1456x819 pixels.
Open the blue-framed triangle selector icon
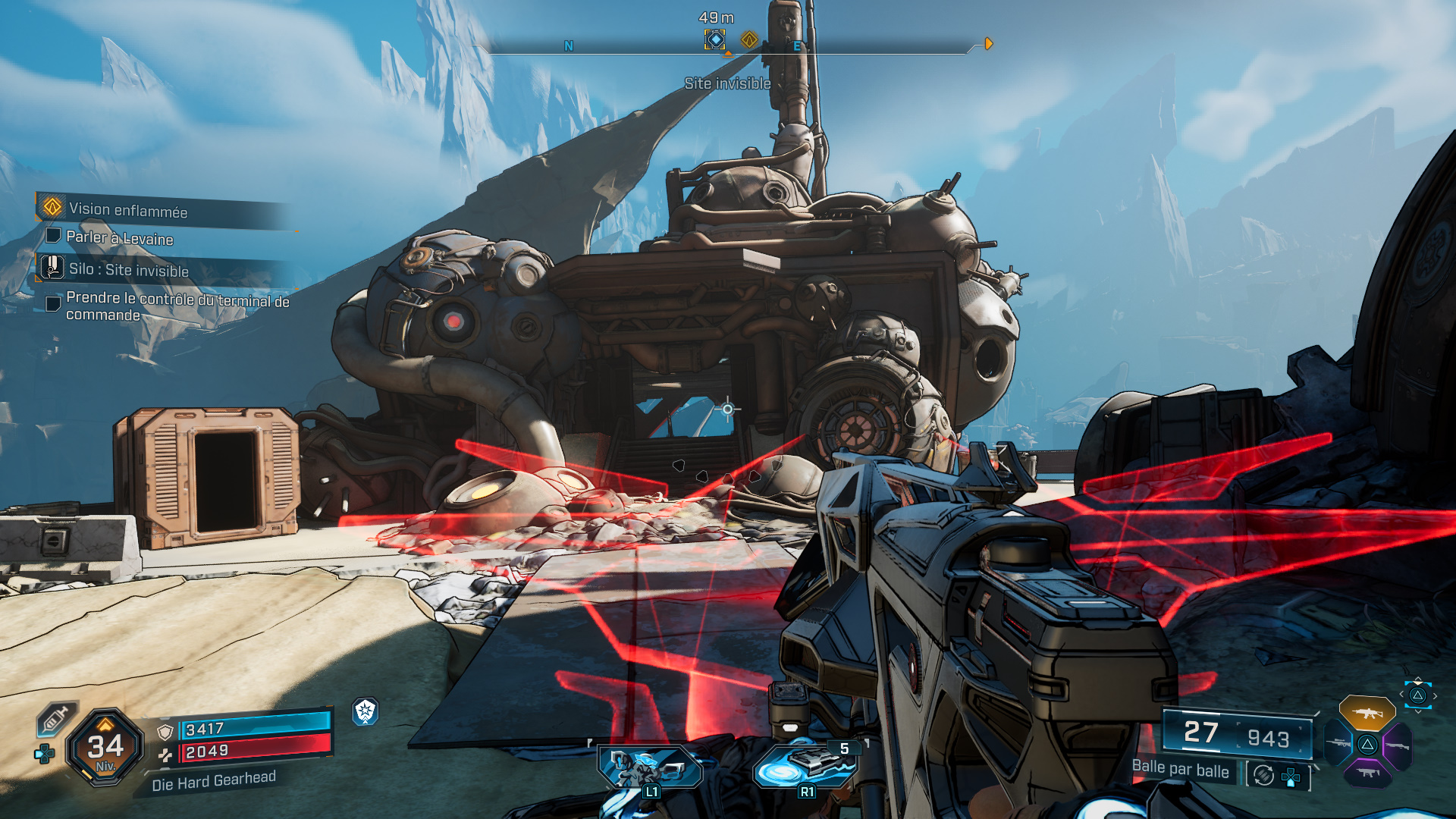coord(1417,695)
